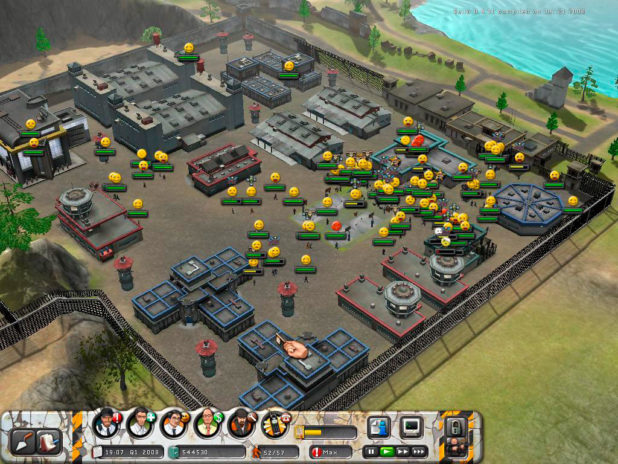
Task: Select the eraser demolish tool
Action: pyautogui.click(x=47, y=439)
